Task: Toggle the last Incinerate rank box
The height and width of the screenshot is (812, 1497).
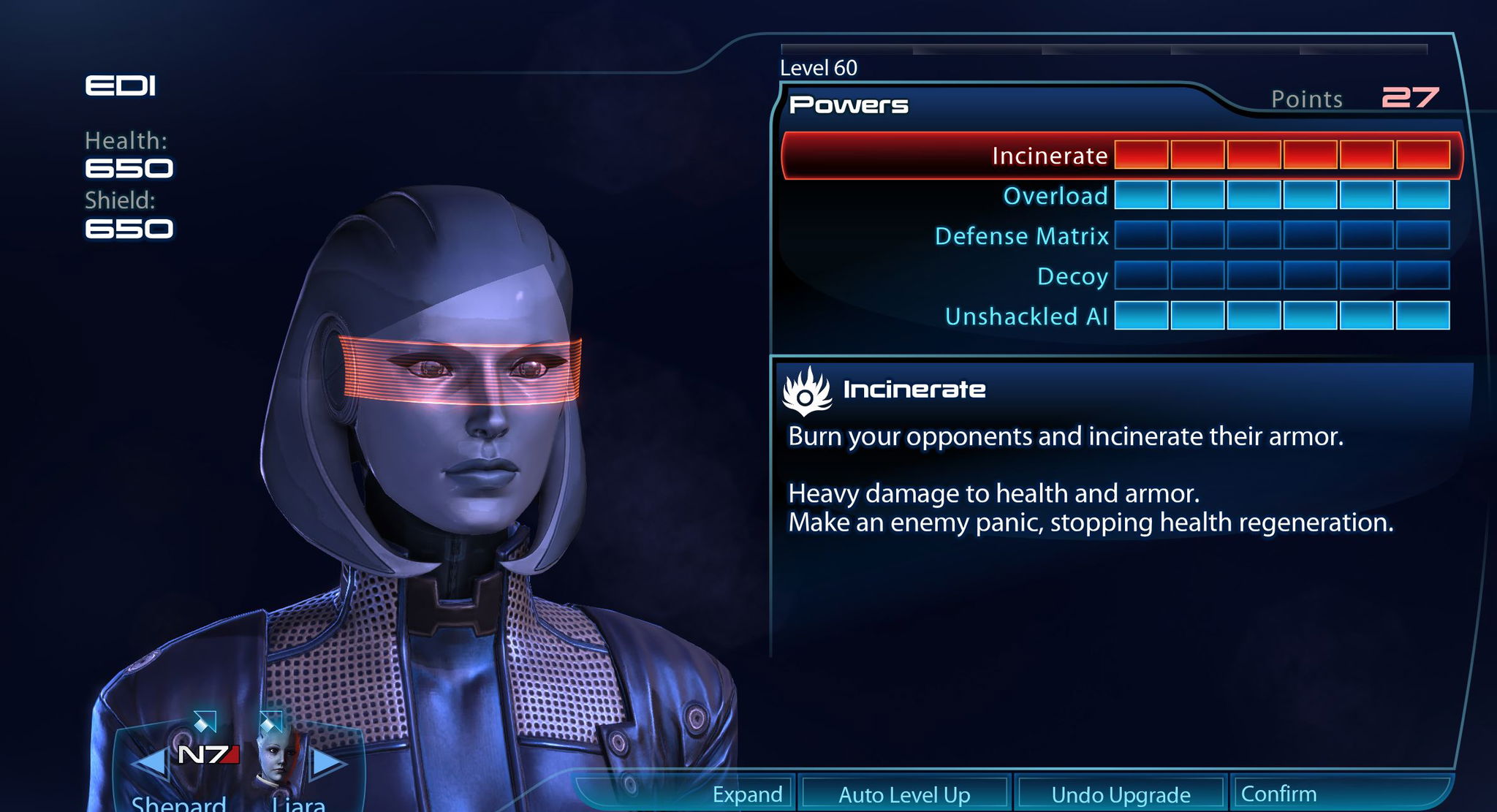Action: (x=1422, y=156)
